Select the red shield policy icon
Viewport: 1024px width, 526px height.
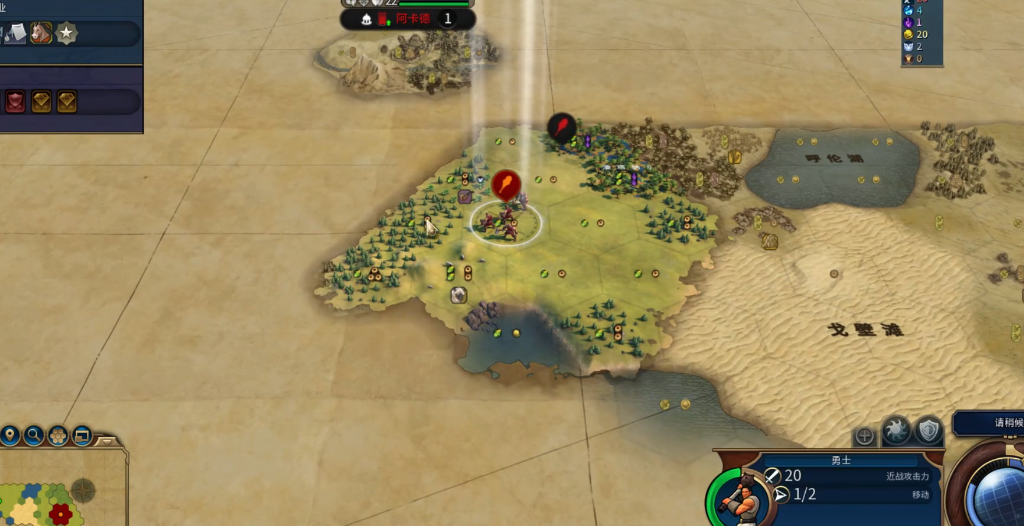(x=16, y=101)
